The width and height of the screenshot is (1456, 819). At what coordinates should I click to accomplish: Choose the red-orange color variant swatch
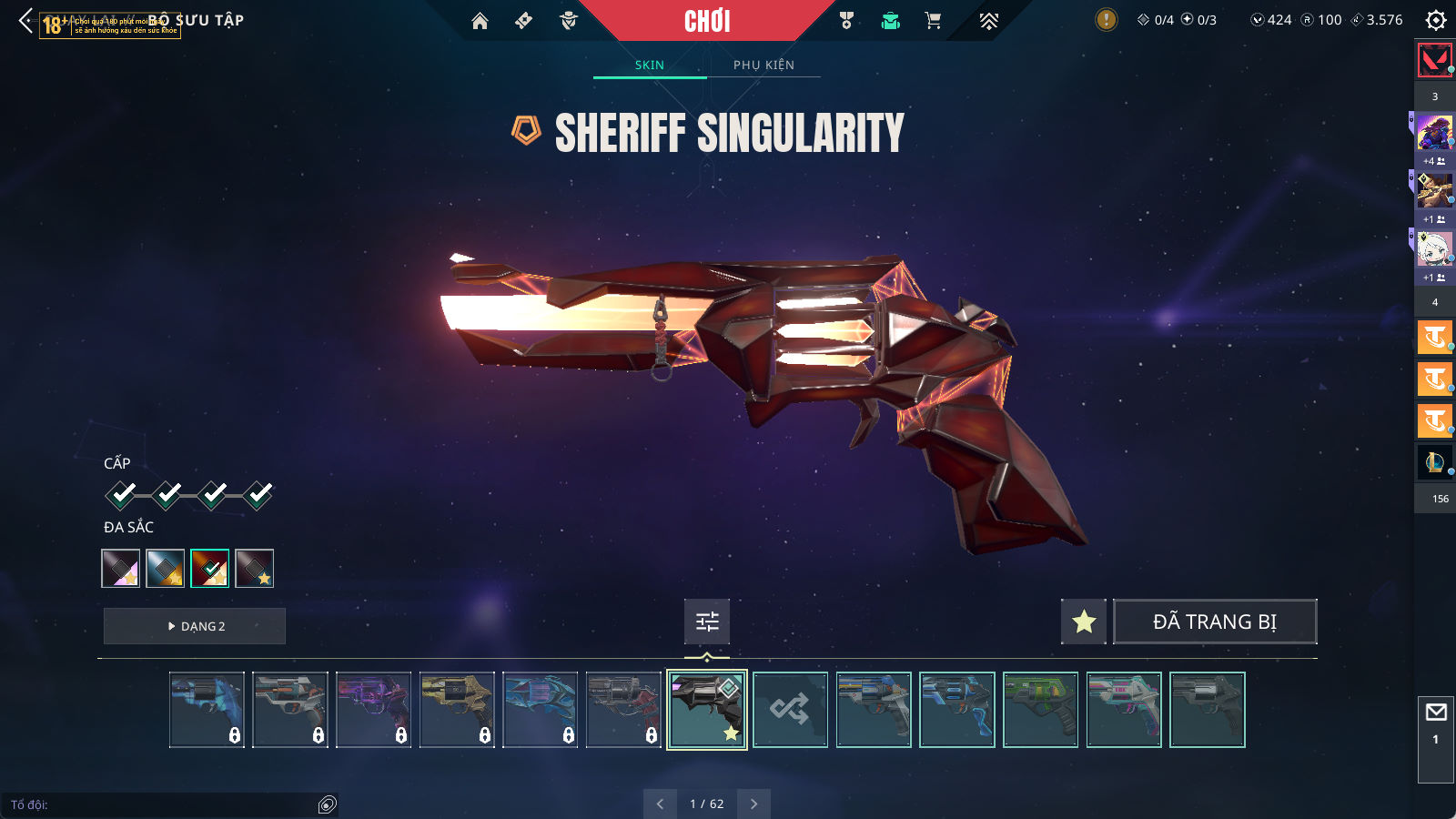point(209,569)
